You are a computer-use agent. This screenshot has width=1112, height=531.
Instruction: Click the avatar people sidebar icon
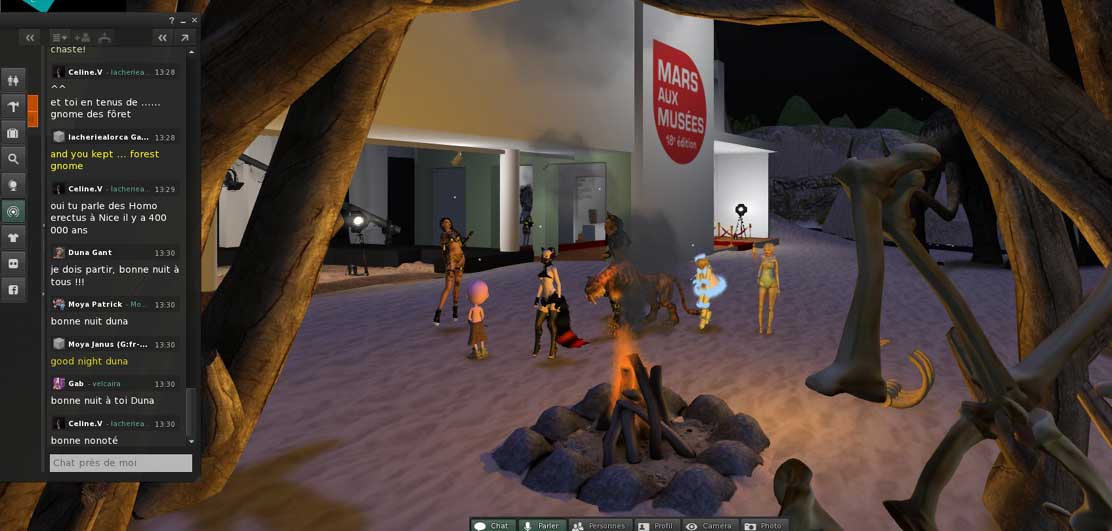coord(13,81)
